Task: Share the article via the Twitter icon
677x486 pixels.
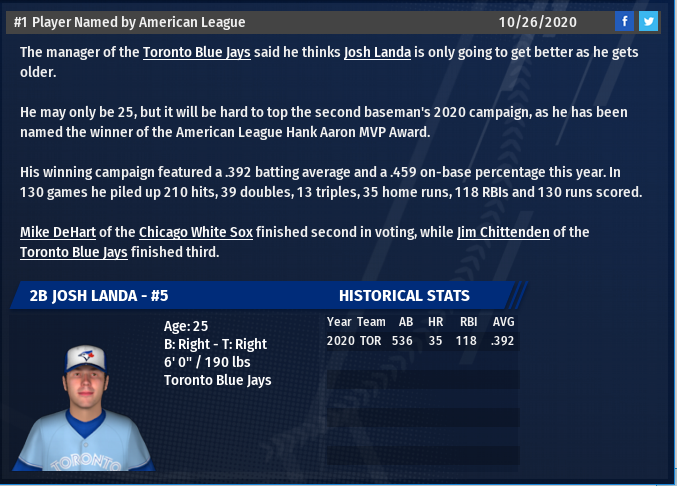Action: (648, 21)
